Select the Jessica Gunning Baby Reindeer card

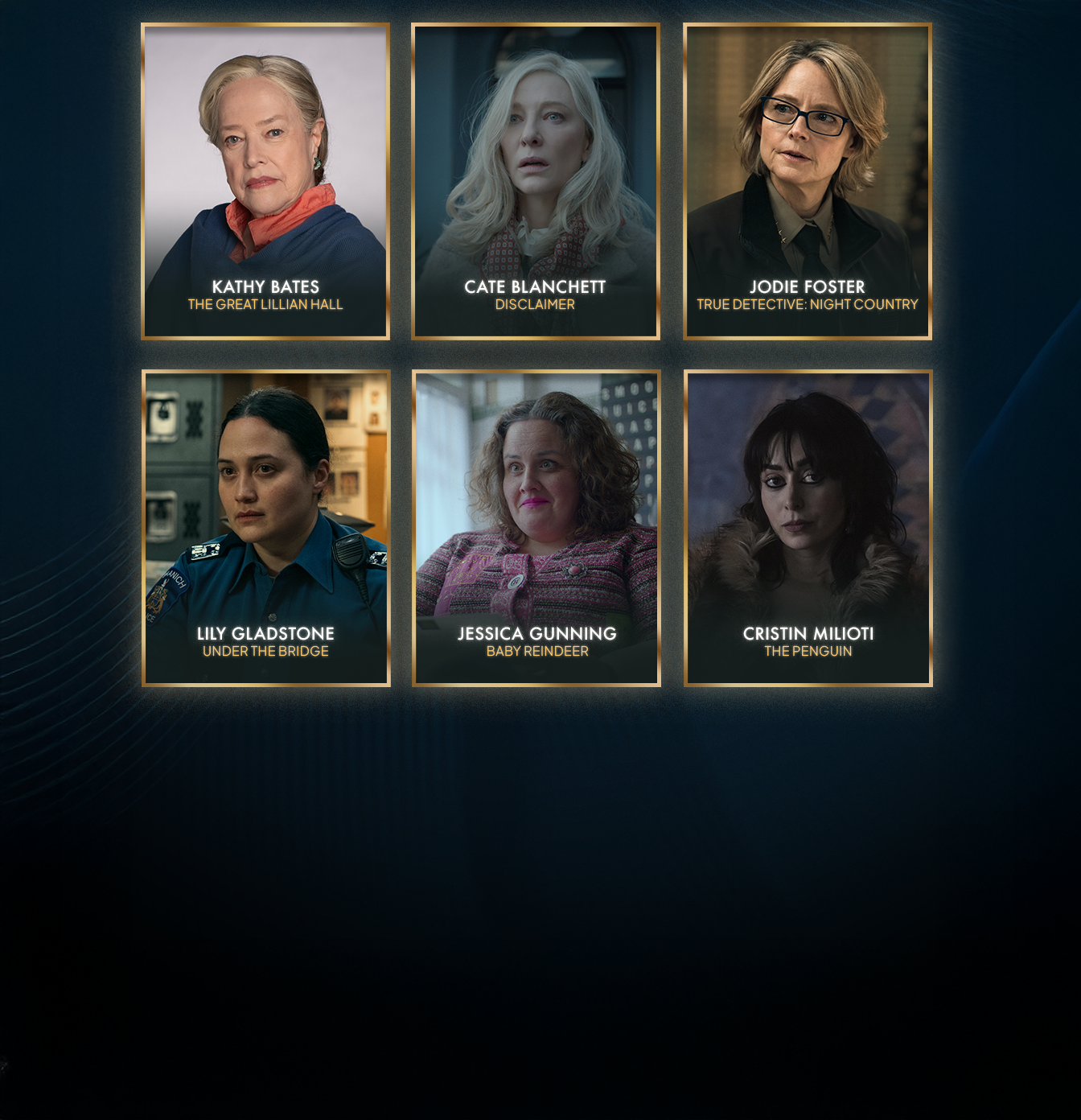click(536, 528)
